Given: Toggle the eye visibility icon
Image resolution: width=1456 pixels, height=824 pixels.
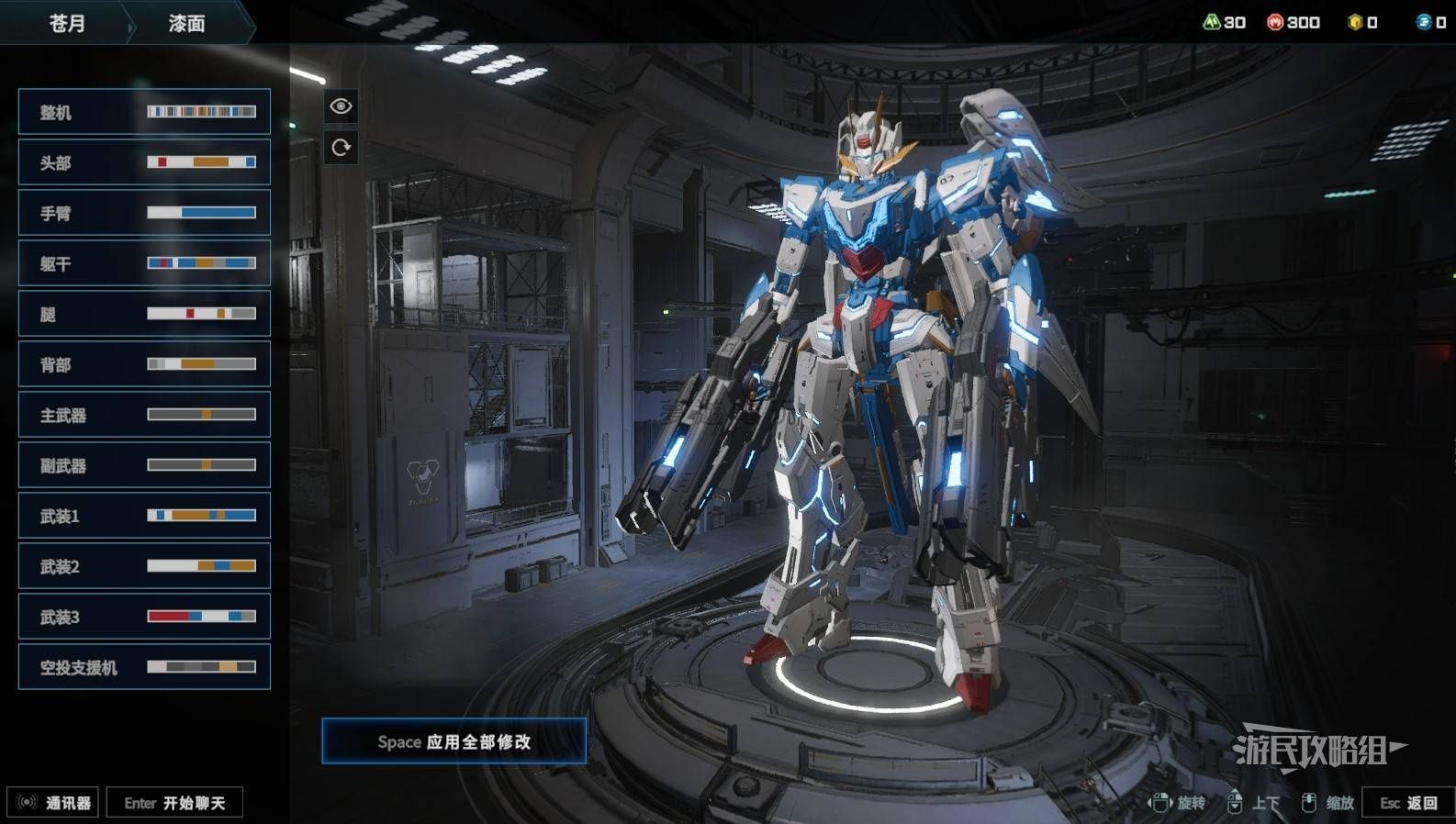Looking at the screenshot, I should [341, 106].
